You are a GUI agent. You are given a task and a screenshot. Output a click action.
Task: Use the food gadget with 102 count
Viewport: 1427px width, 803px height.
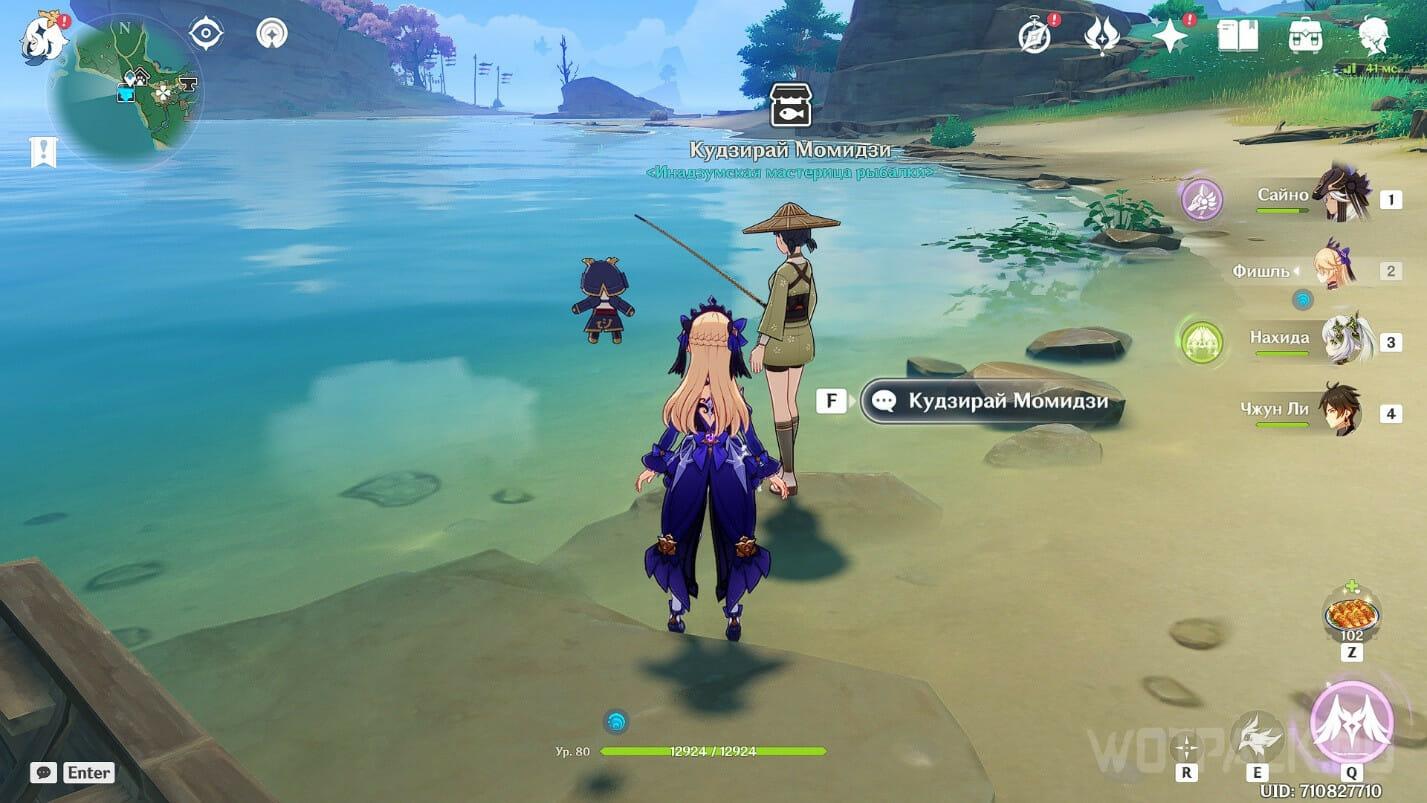click(x=1351, y=612)
